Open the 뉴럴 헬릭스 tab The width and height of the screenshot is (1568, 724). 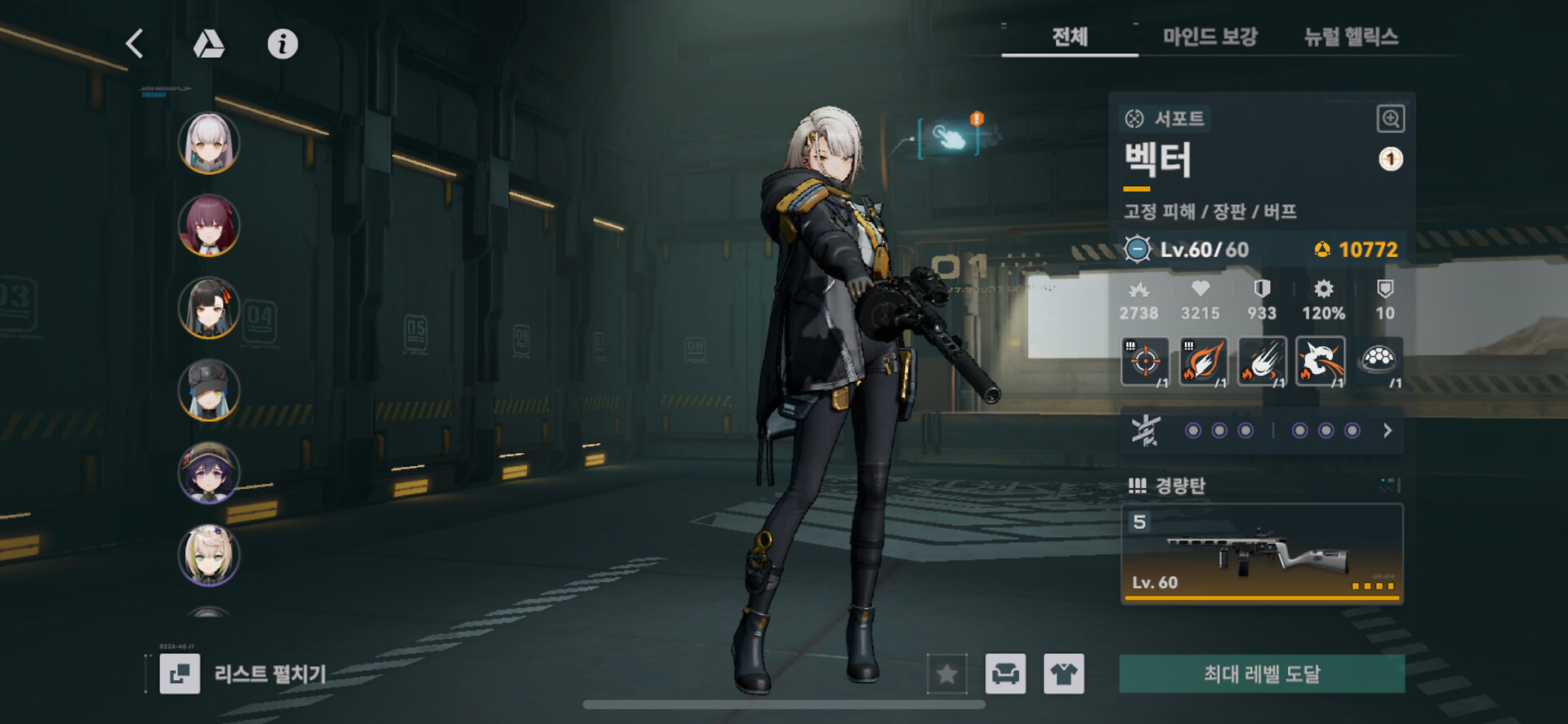[x=1351, y=37]
